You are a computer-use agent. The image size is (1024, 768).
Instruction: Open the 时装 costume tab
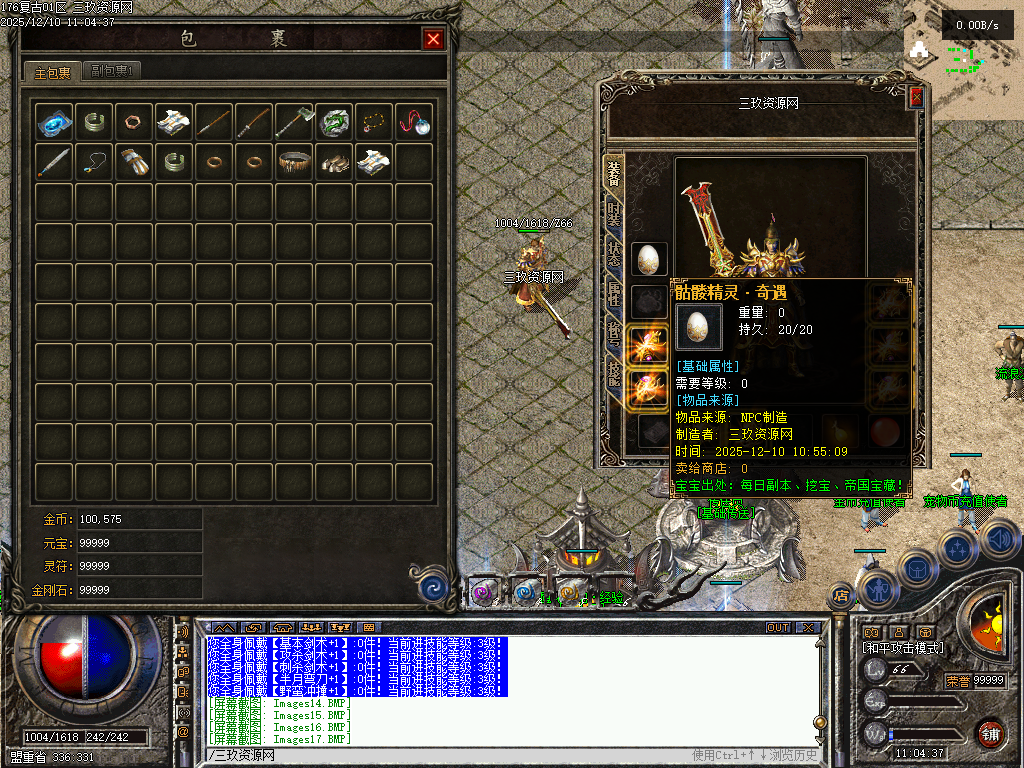coord(614,215)
